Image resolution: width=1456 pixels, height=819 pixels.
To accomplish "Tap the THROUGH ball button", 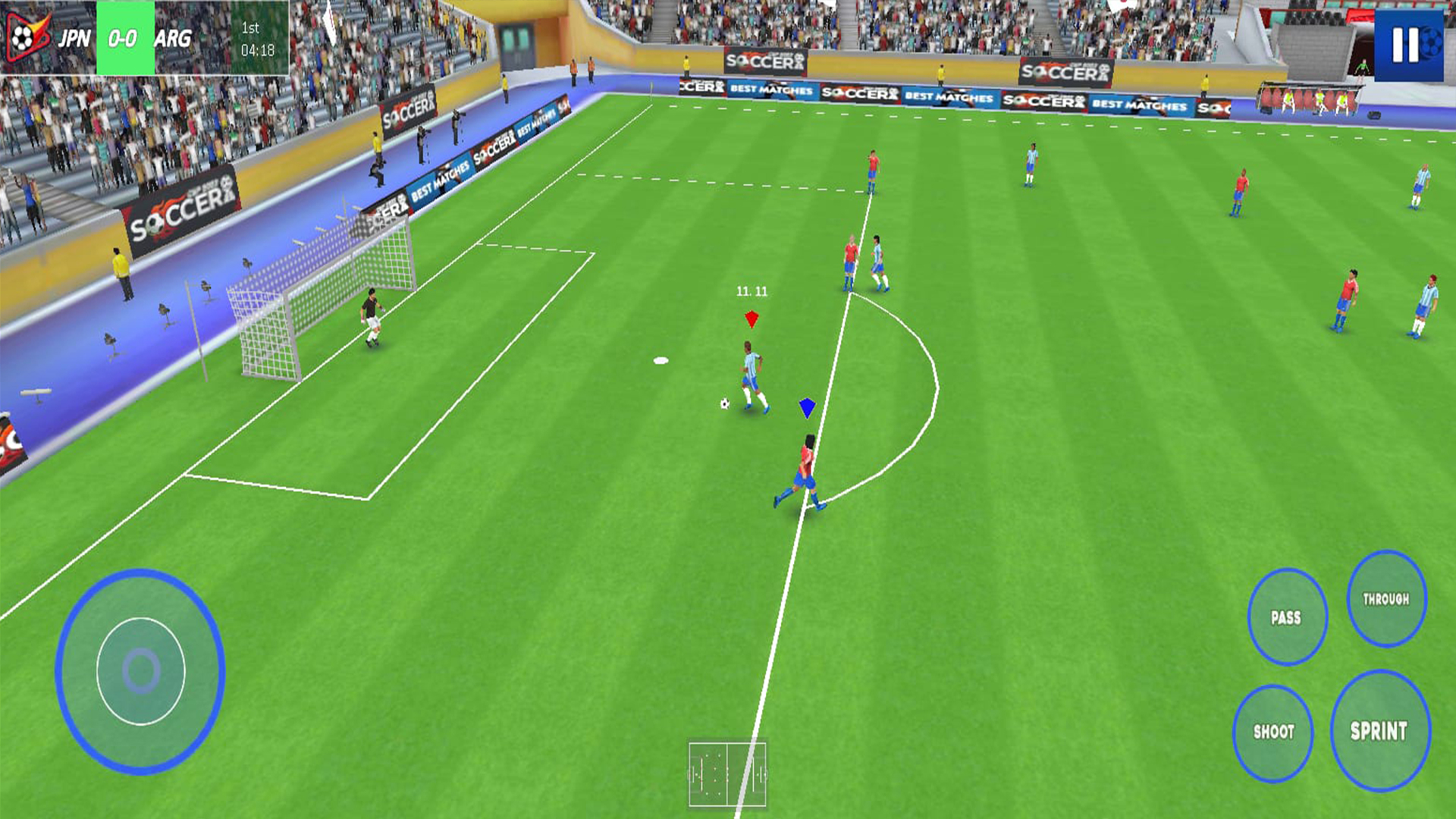I will (x=1388, y=599).
